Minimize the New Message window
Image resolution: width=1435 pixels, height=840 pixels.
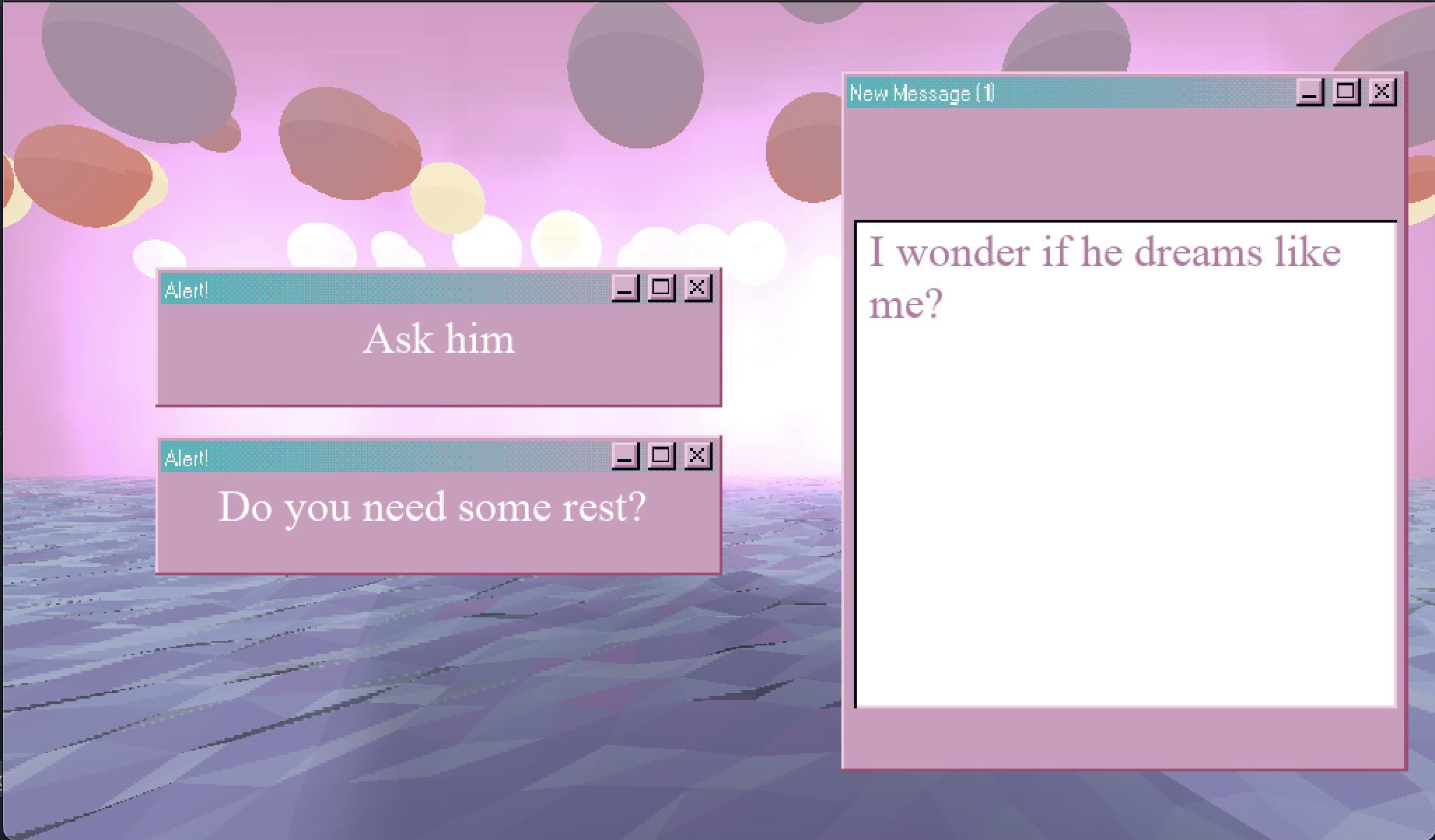tap(1310, 91)
